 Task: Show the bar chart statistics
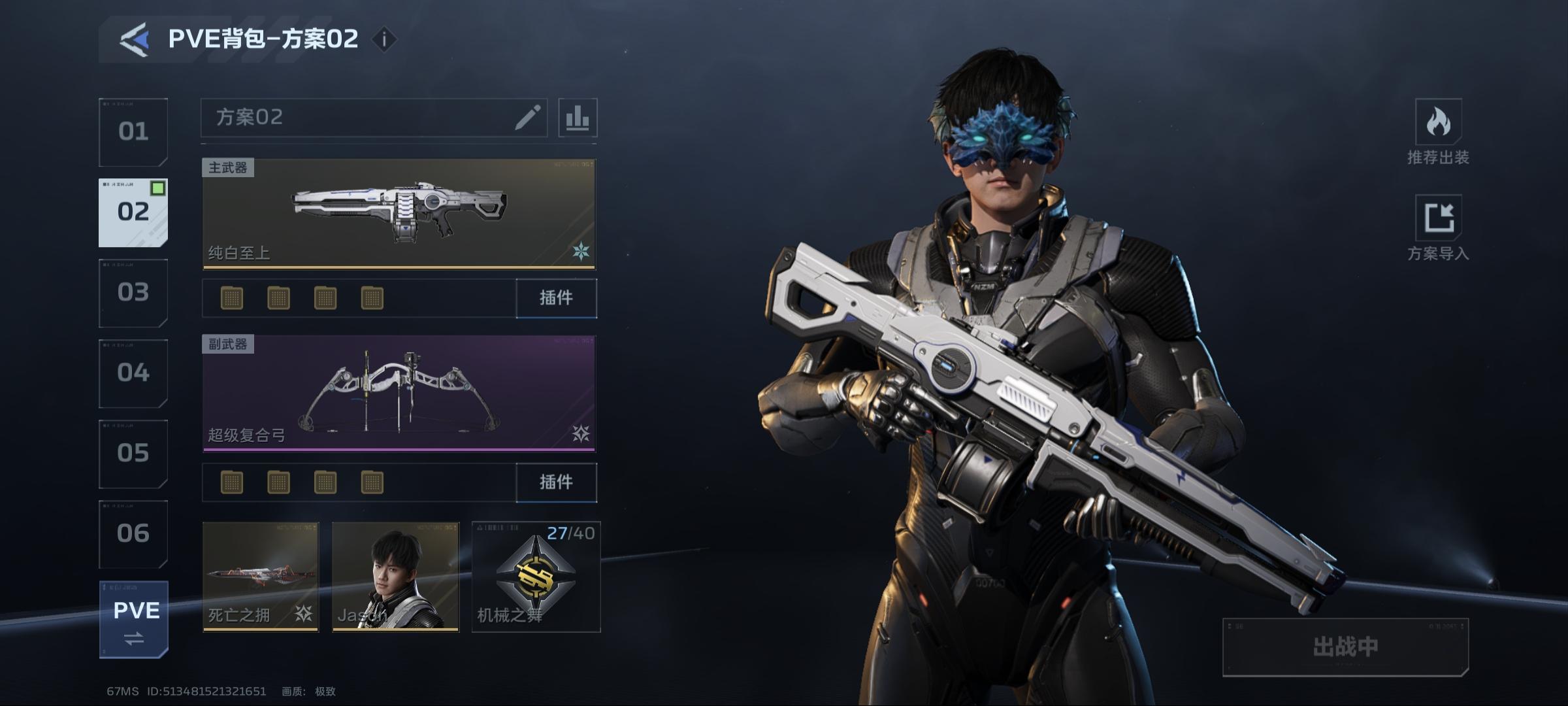click(578, 118)
